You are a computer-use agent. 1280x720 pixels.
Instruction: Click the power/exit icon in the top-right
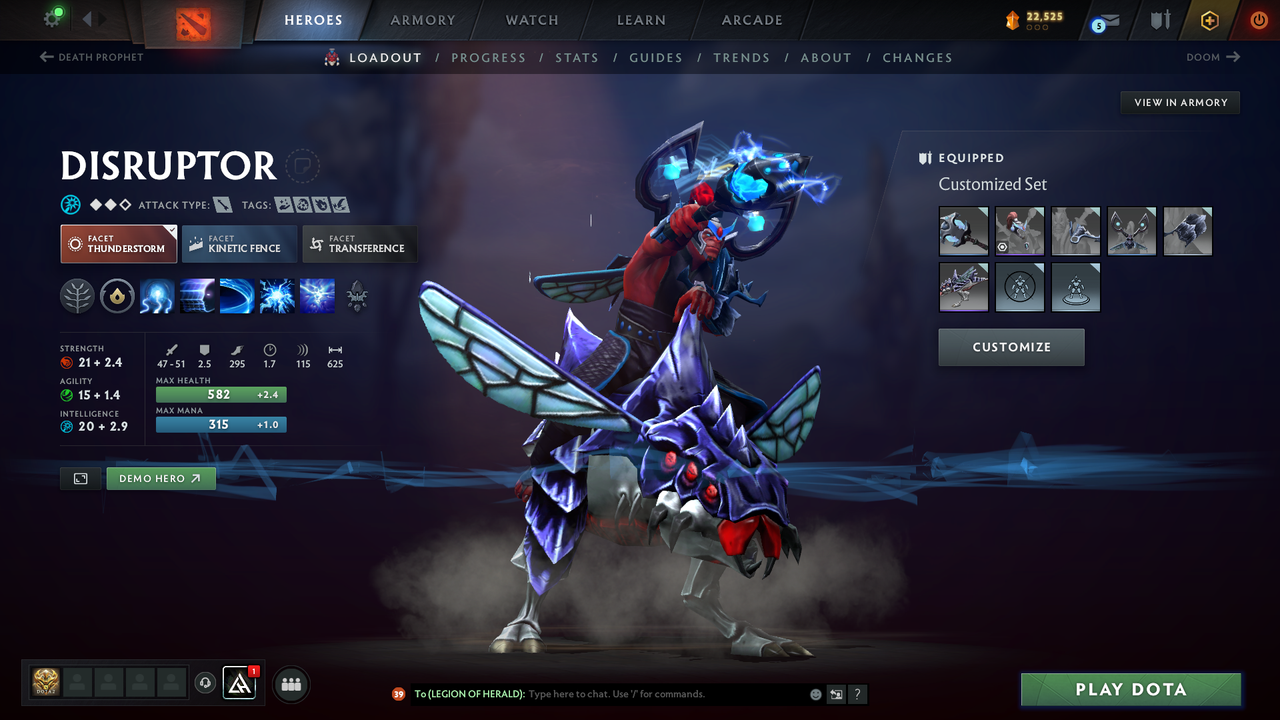[x=1258, y=20]
